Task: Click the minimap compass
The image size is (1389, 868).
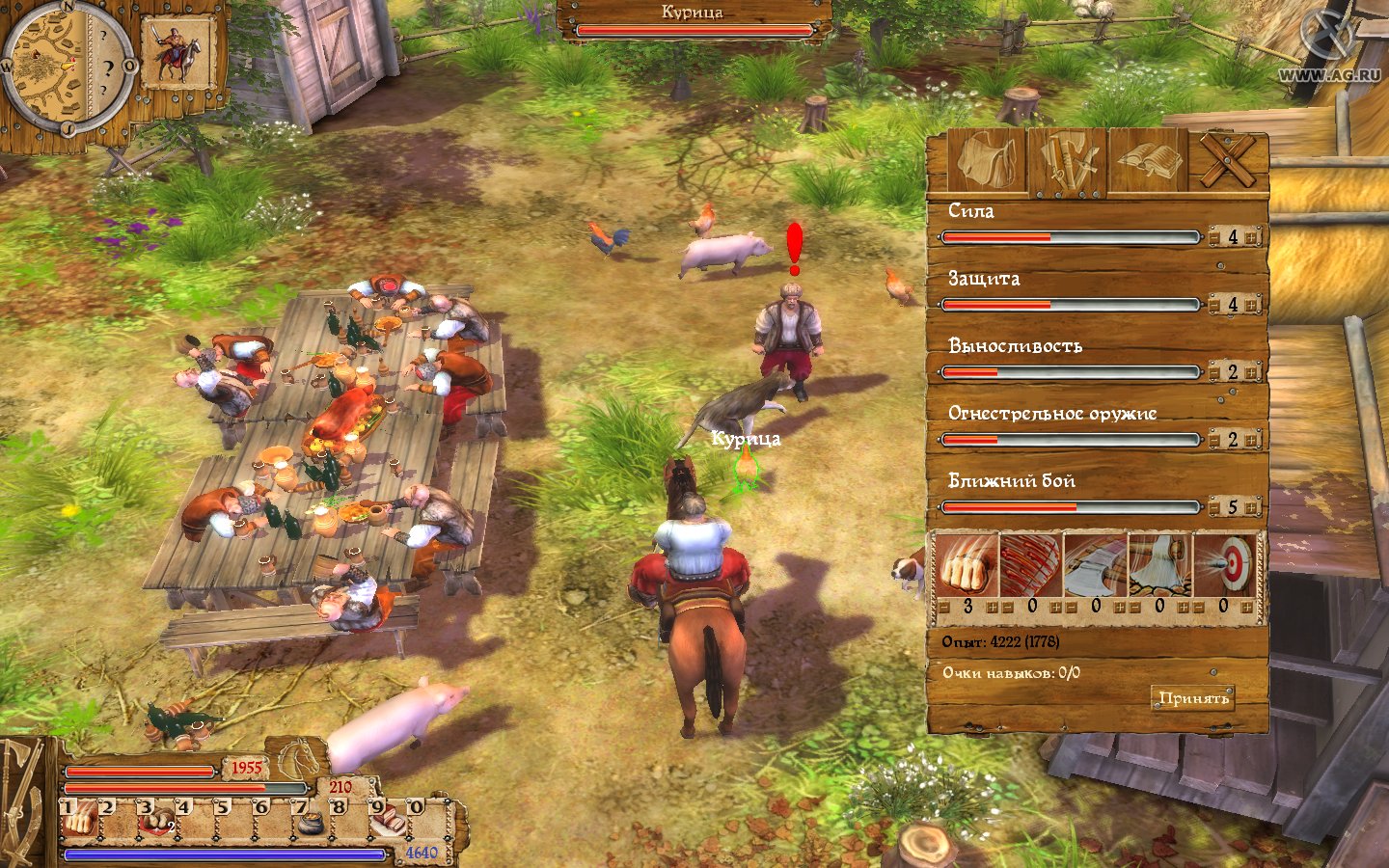Action: (x=66, y=68)
